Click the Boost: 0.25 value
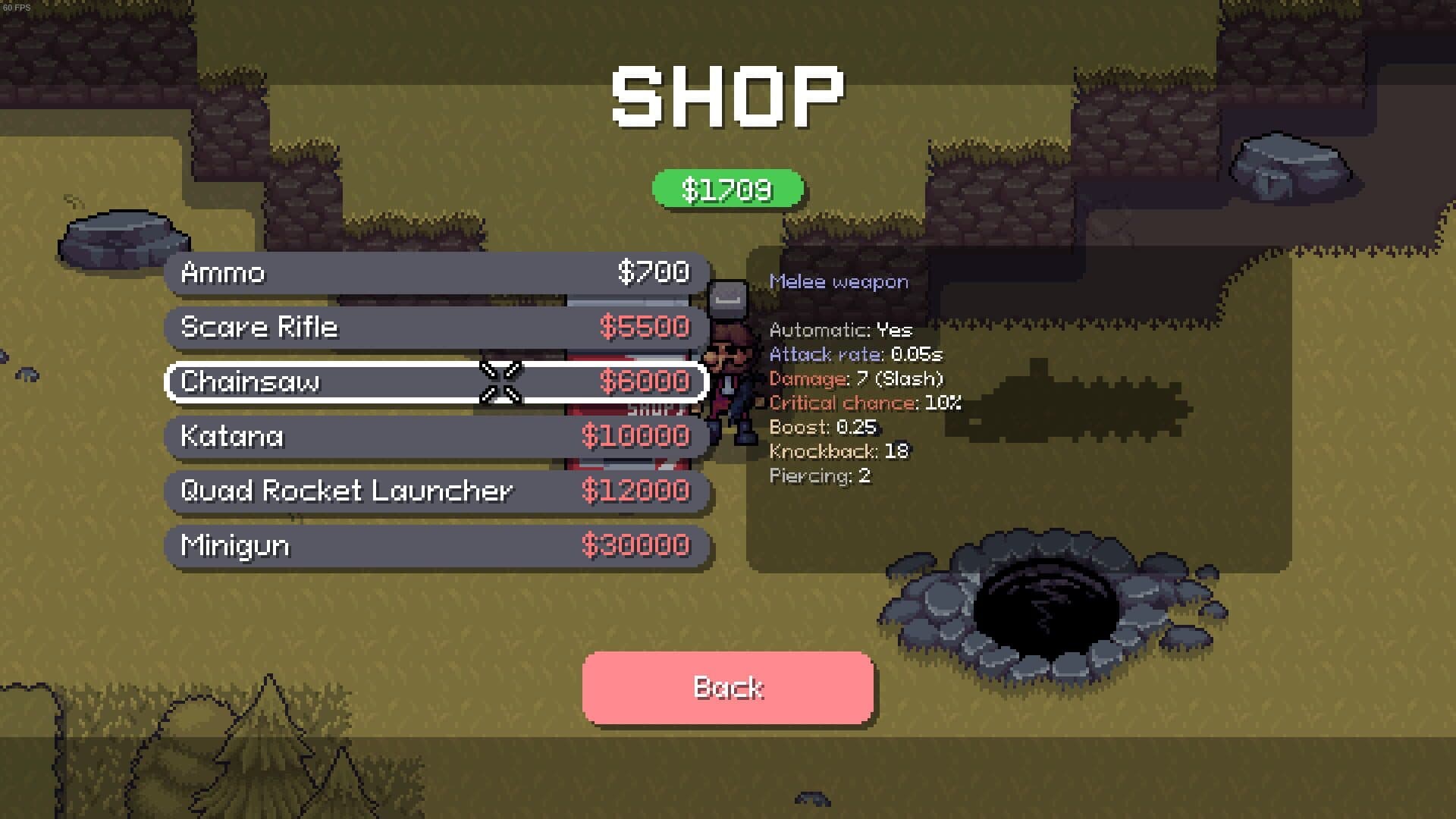This screenshot has width=1456, height=819. pos(822,428)
